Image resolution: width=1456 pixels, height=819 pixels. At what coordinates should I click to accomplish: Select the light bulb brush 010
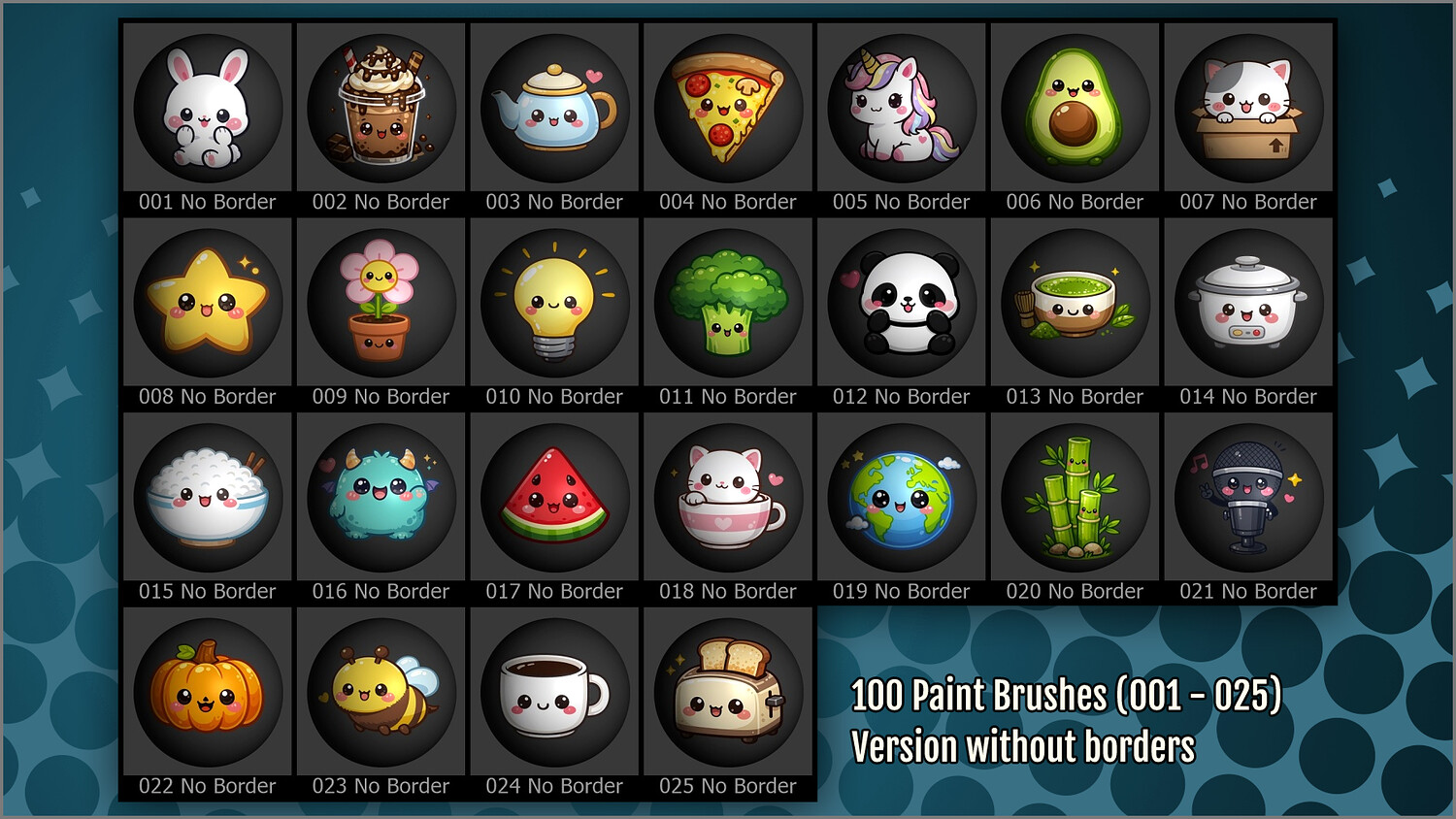pyautogui.click(x=554, y=304)
